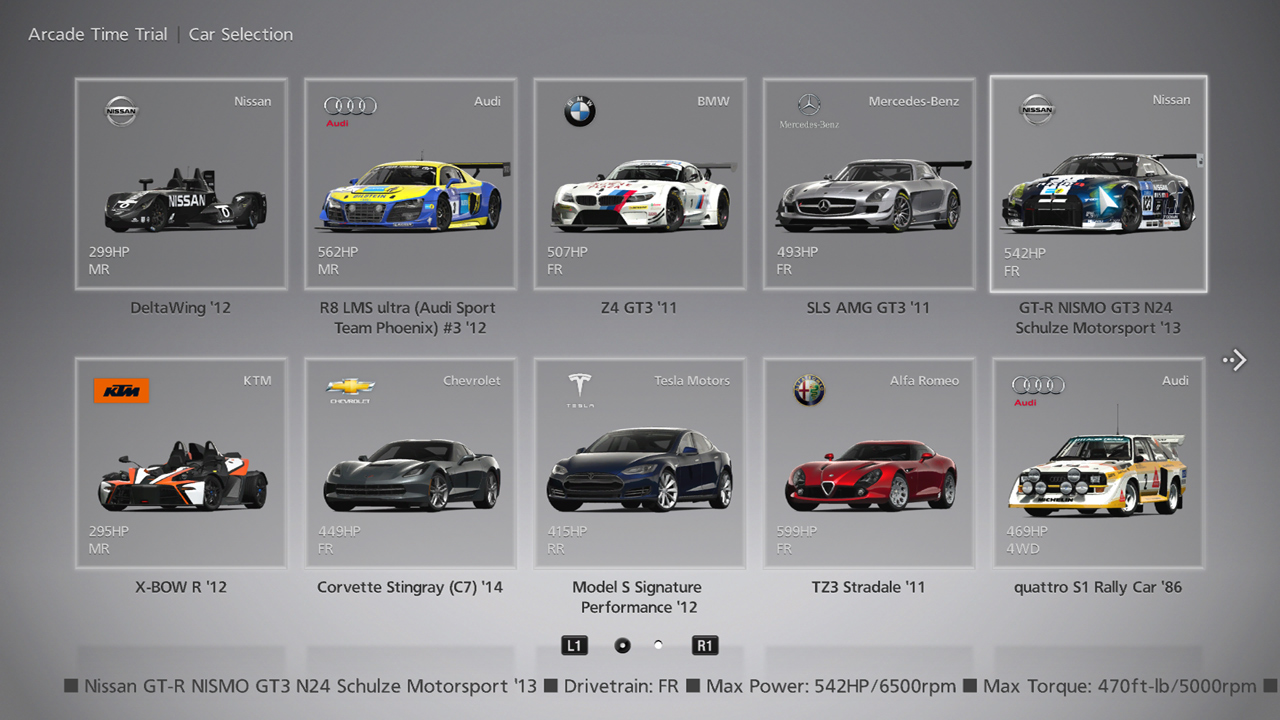This screenshot has width=1280, height=720.
Task: Pick the Chevrolet Corvette Stingray (C7) '14
Action: 410,463
